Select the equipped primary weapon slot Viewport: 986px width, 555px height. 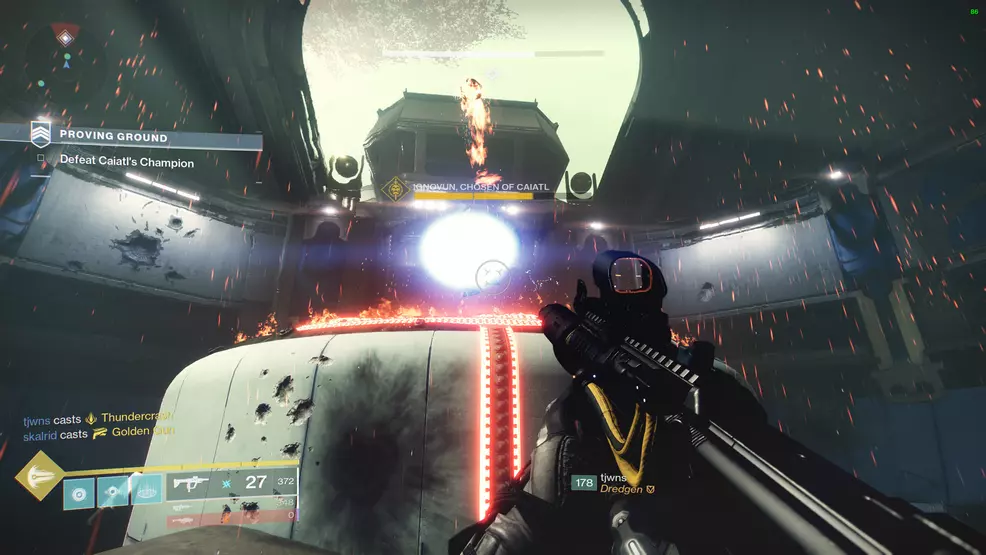pyautogui.click(x=232, y=484)
